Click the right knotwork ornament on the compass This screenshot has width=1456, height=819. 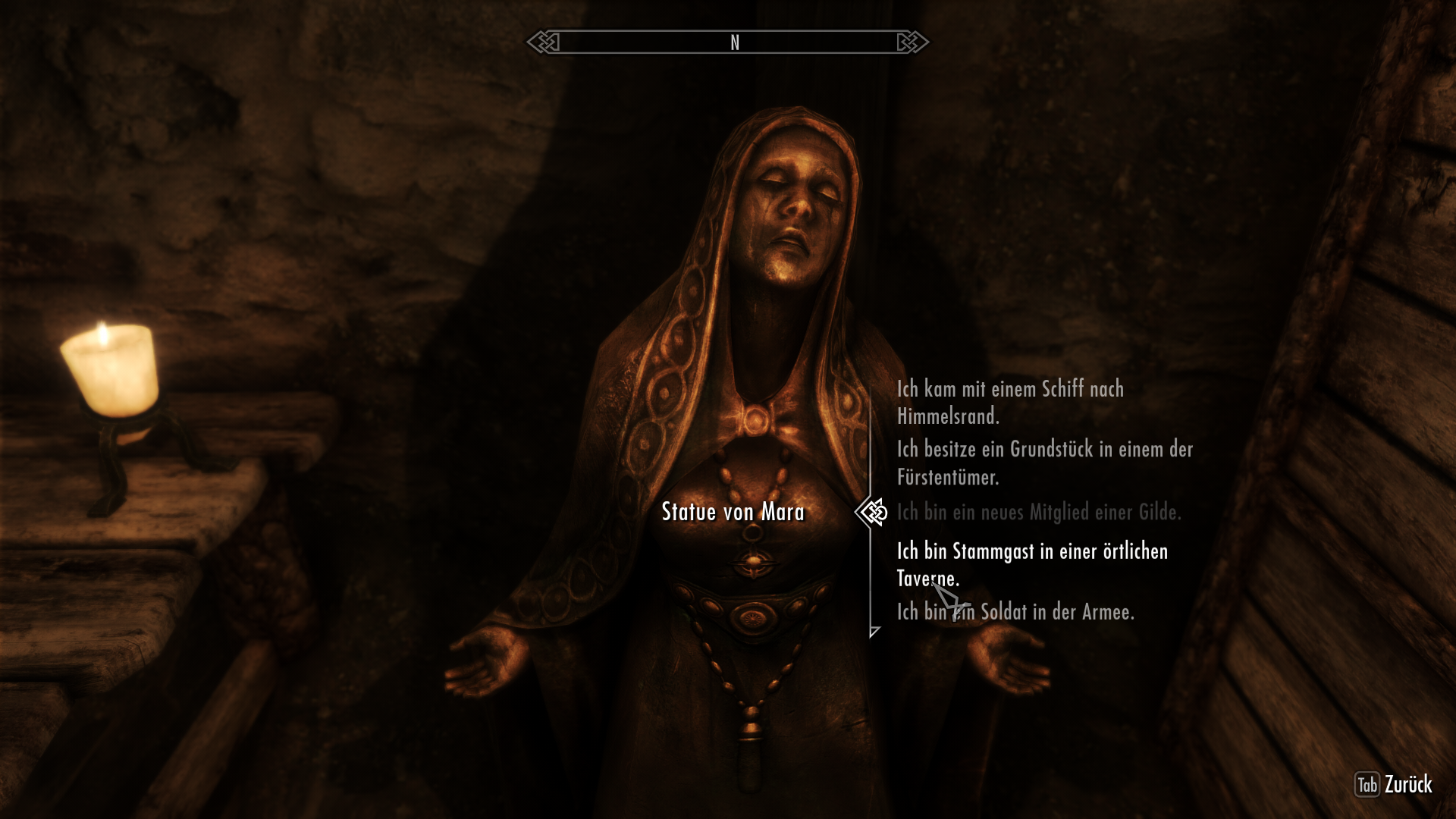pos(914,43)
